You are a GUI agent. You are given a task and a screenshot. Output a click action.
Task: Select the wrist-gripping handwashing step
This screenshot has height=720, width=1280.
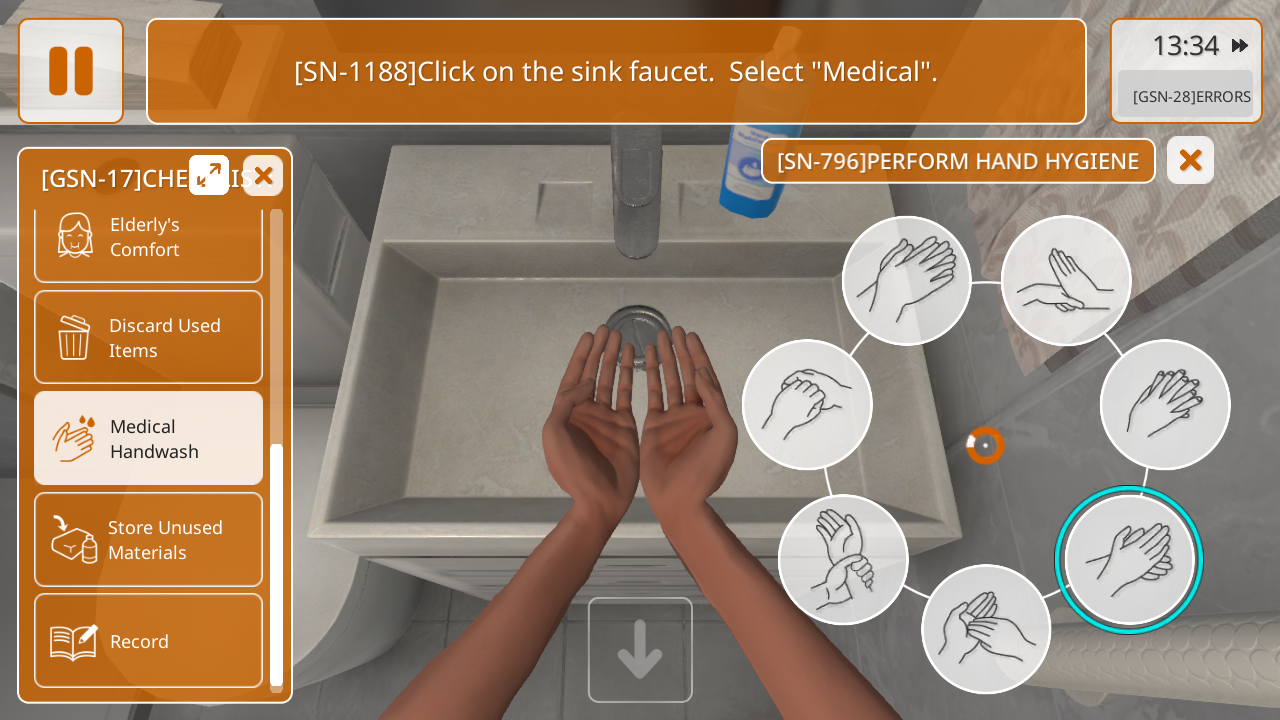[x=843, y=559]
